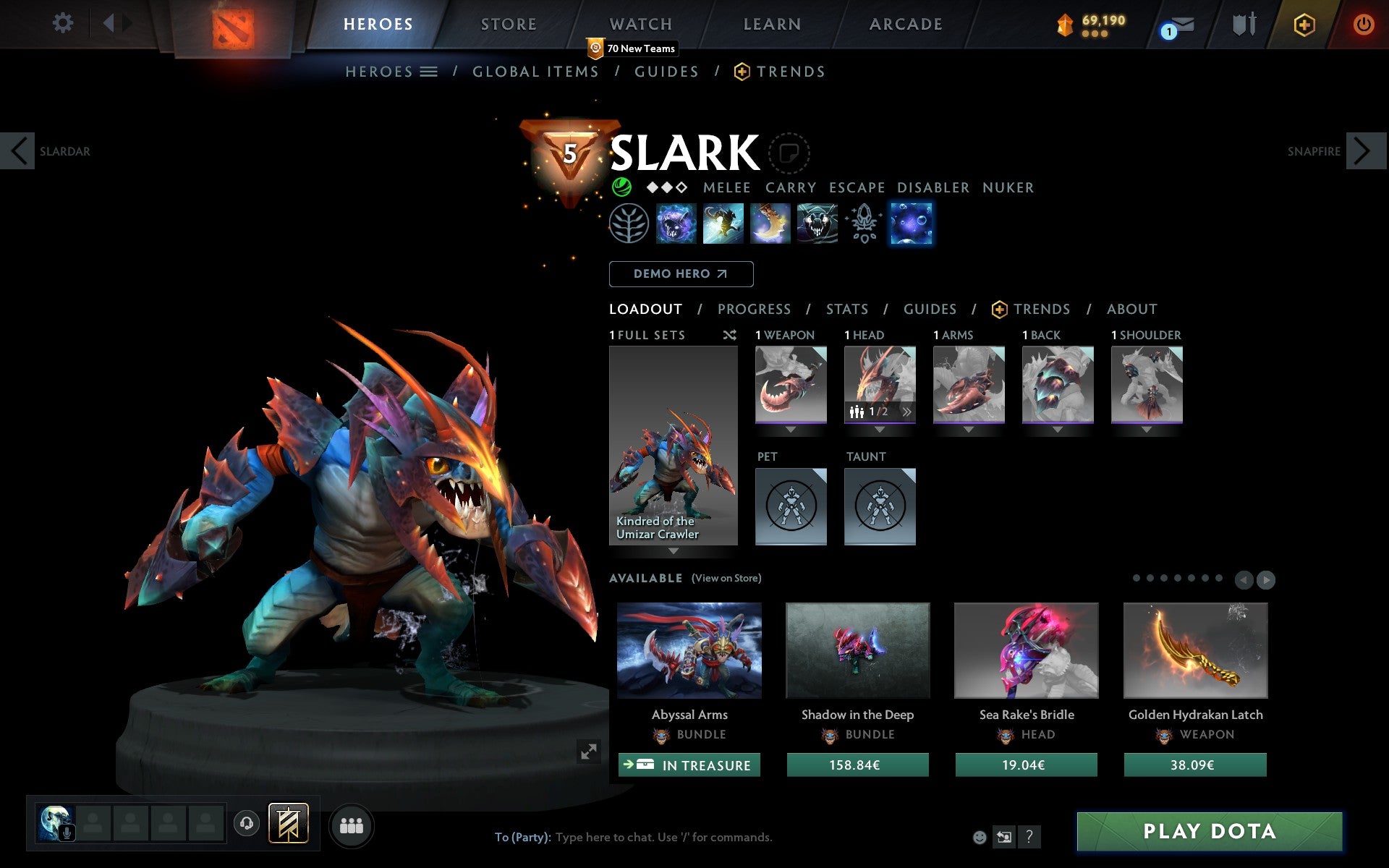Viewport: 1389px width, 868px height.
Task: Click the hero facet diamond selector
Action: pyautogui.click(x=666, y=187)
